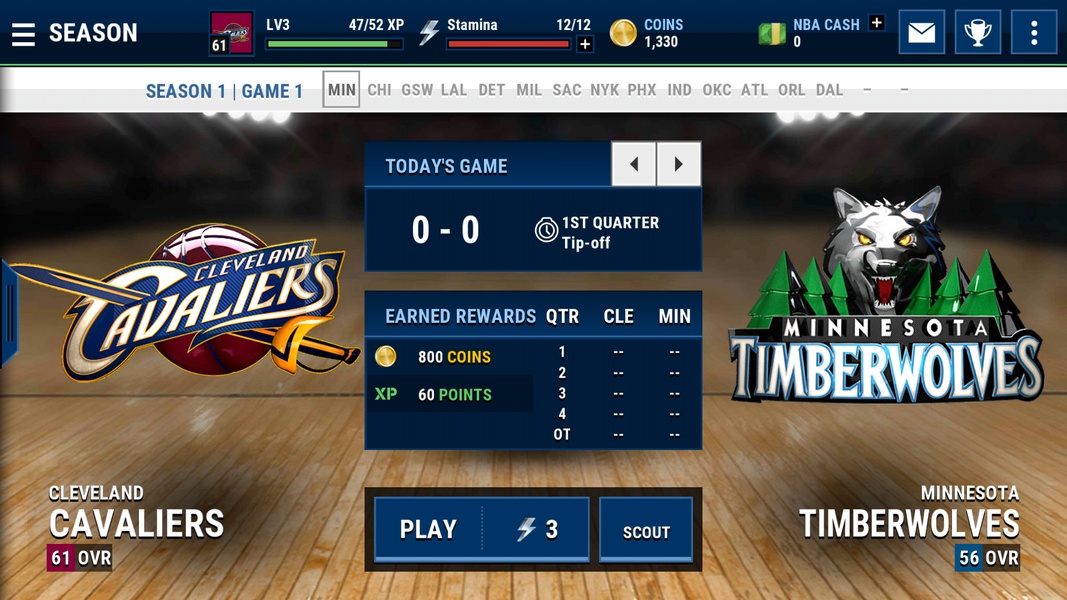View the trophy achievements
Screen dimensions: 1067x600
pos(977,33)
